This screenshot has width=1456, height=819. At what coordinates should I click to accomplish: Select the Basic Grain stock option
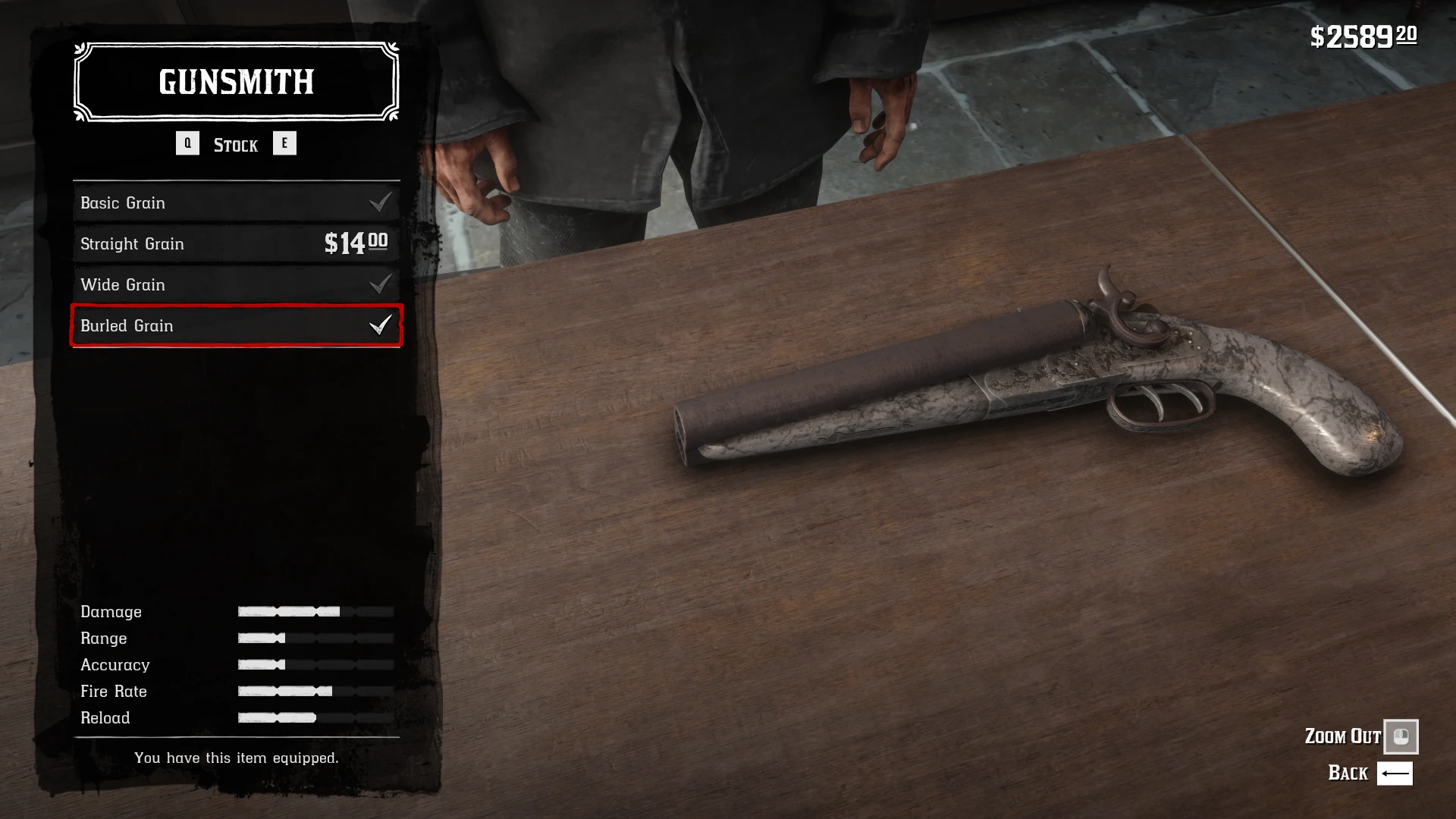pos(236,202)
